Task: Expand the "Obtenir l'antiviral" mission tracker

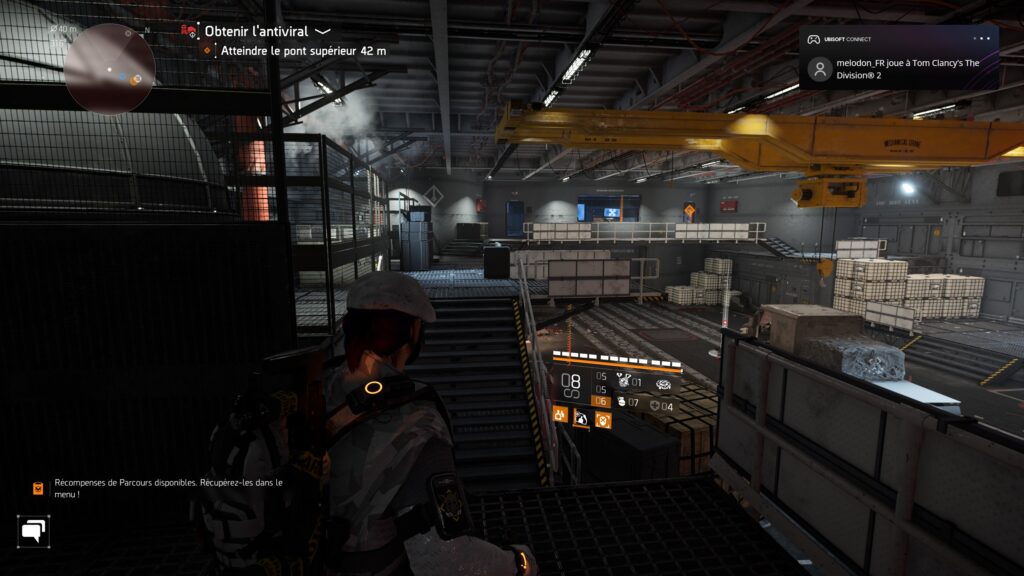Action: coord(322,31)
